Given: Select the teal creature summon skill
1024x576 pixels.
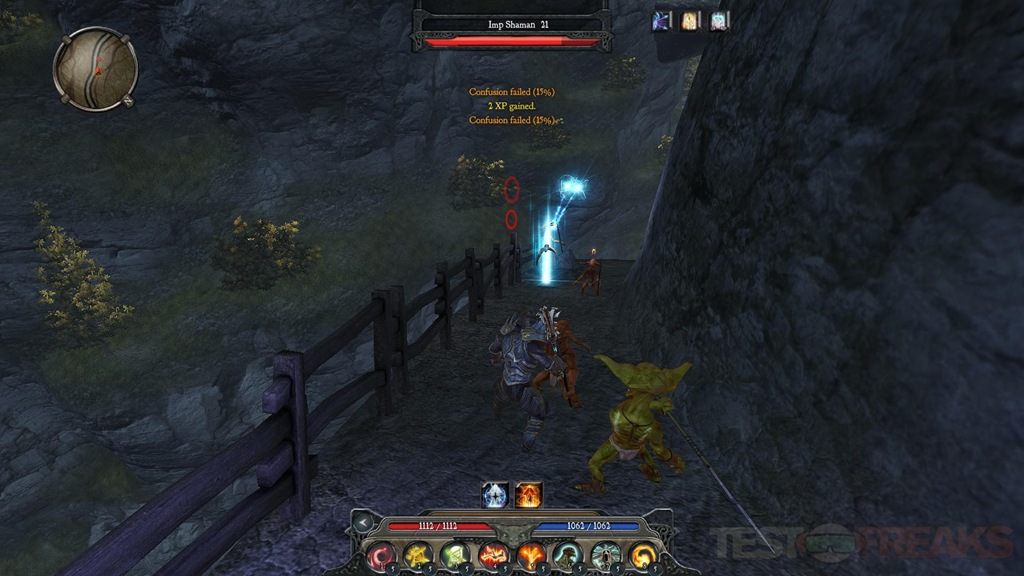Looking at the screenshot, I should [566, 554].
